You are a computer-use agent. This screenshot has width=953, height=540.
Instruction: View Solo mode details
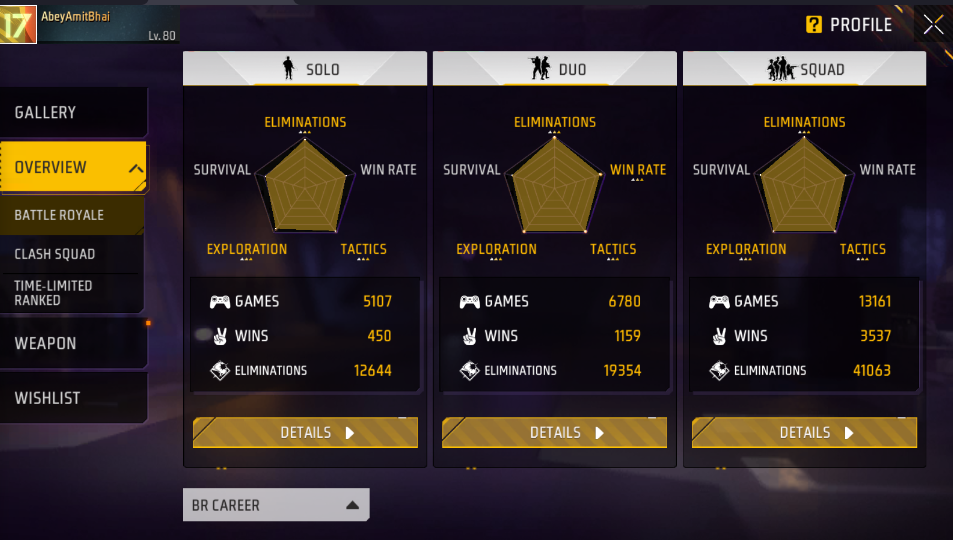tap(305, 433)
